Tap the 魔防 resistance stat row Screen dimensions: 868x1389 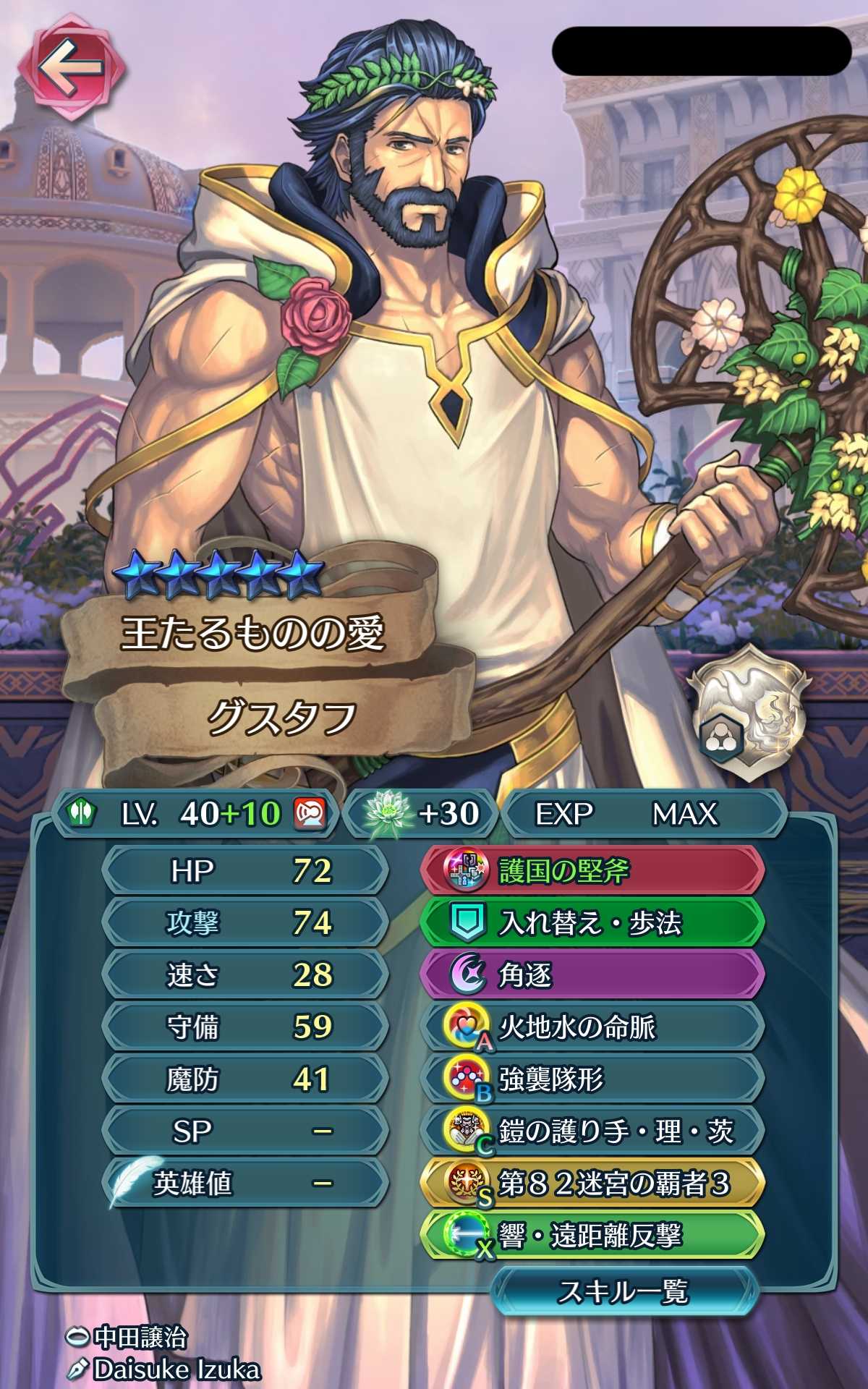pos(246,1079)
